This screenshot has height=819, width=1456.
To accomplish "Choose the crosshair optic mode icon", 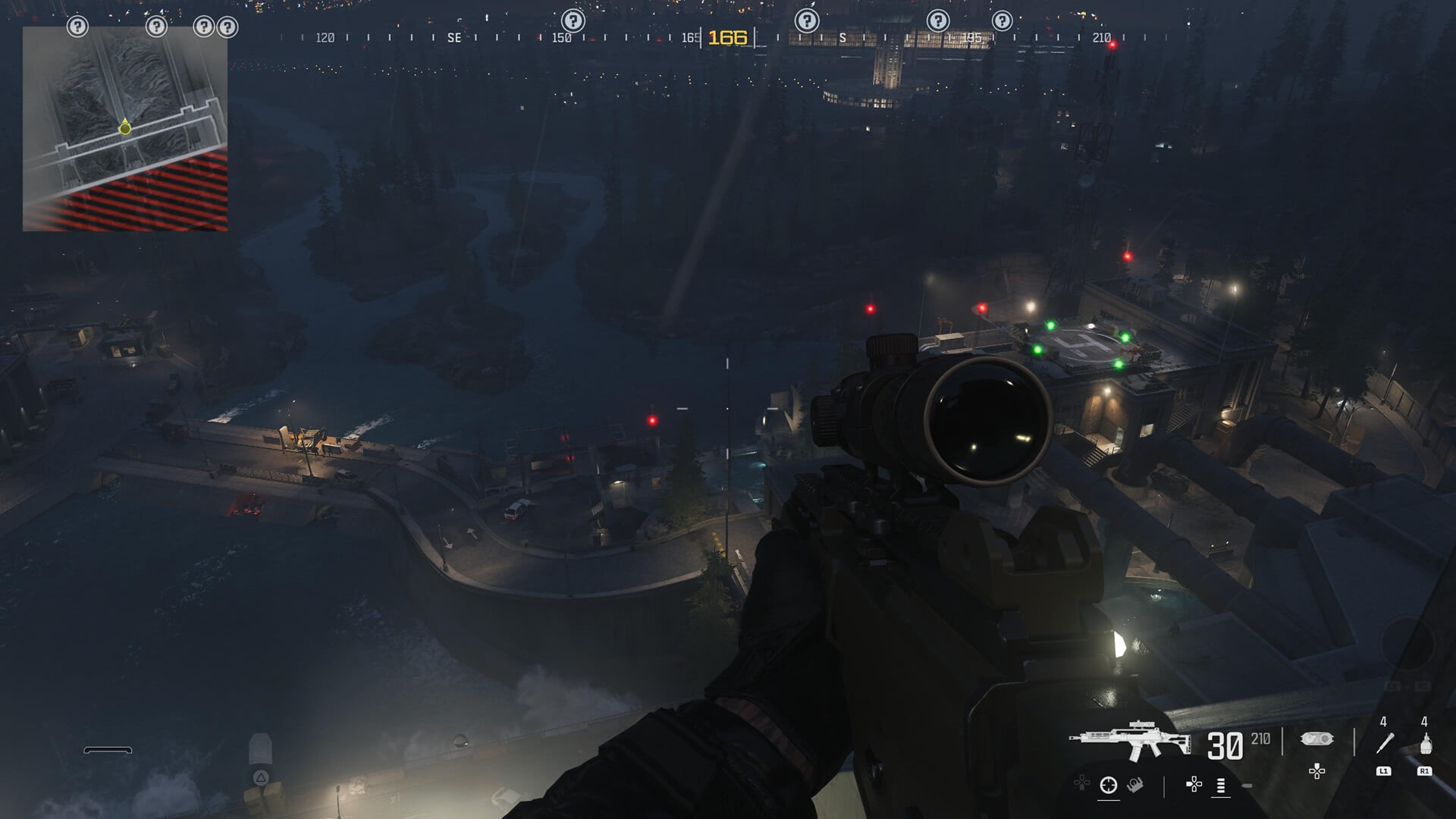I will pos(1109,785).
